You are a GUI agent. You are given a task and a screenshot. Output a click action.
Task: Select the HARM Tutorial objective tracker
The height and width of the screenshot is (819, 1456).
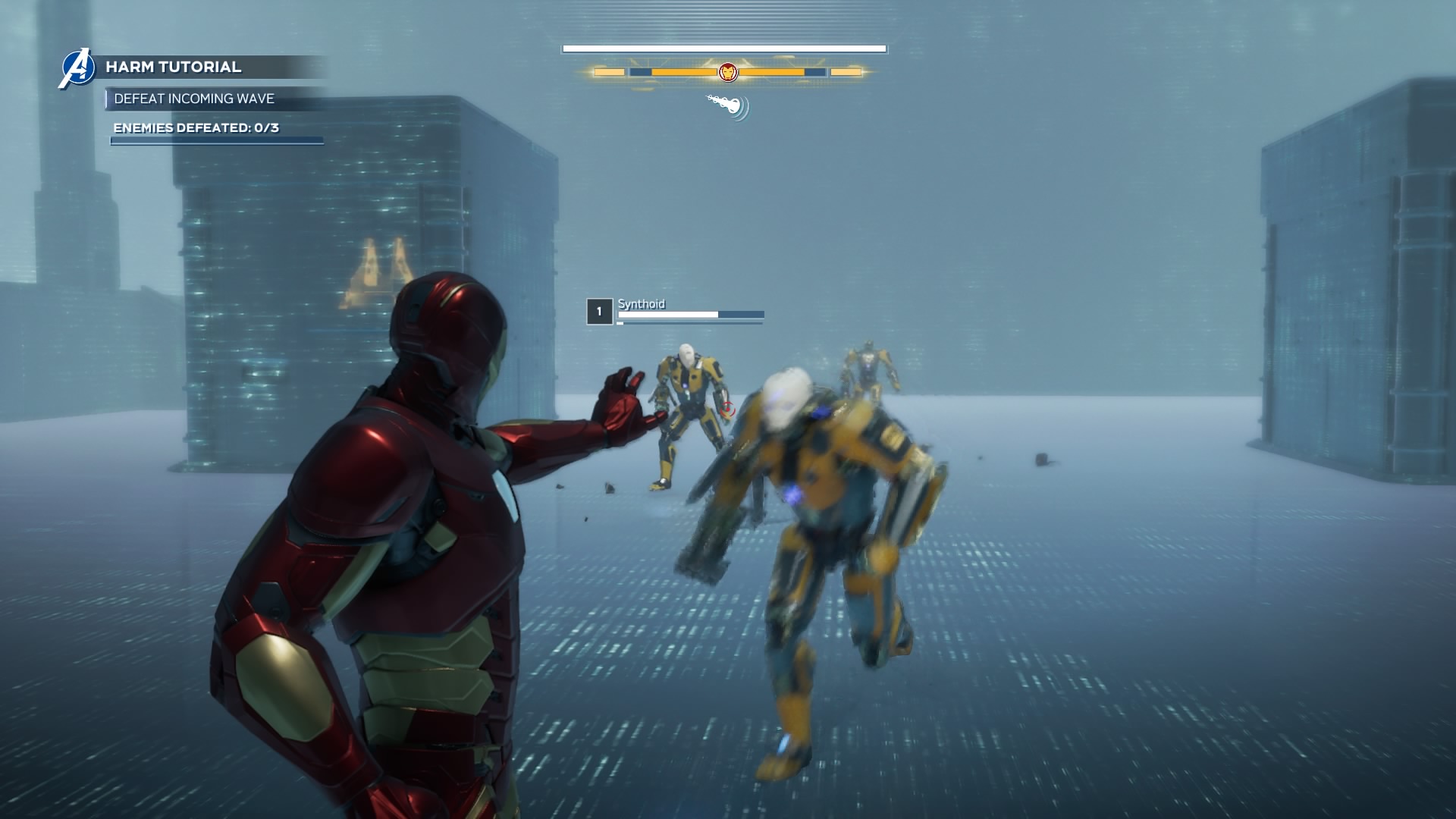point(174,67)
